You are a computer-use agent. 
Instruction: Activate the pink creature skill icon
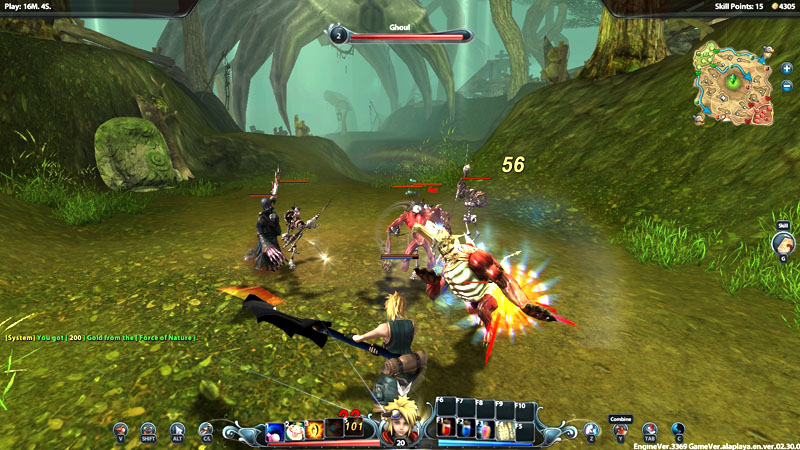click(x=294, y=431)
